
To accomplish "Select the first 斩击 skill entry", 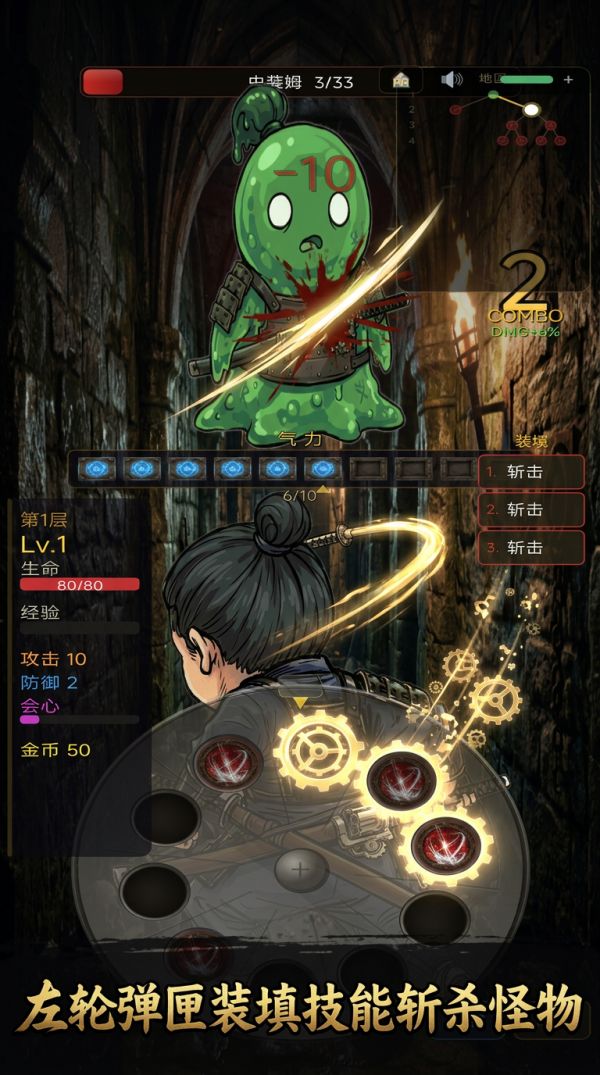I will (x=530, y=472).
